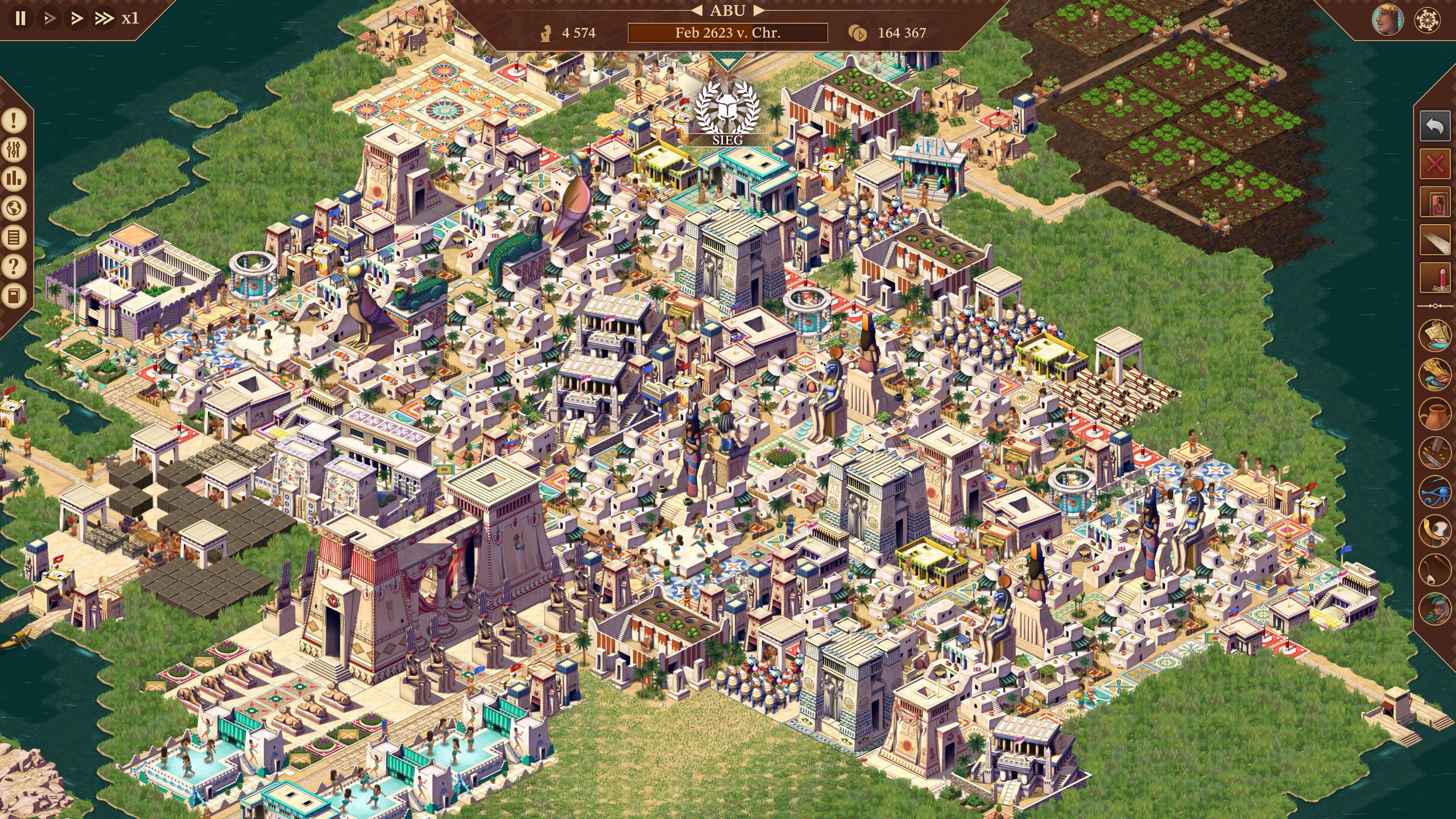The image size is (1456, 819).
Task: Set game speed to the fastest triple-arrow setting
Action: click(104, 18)
